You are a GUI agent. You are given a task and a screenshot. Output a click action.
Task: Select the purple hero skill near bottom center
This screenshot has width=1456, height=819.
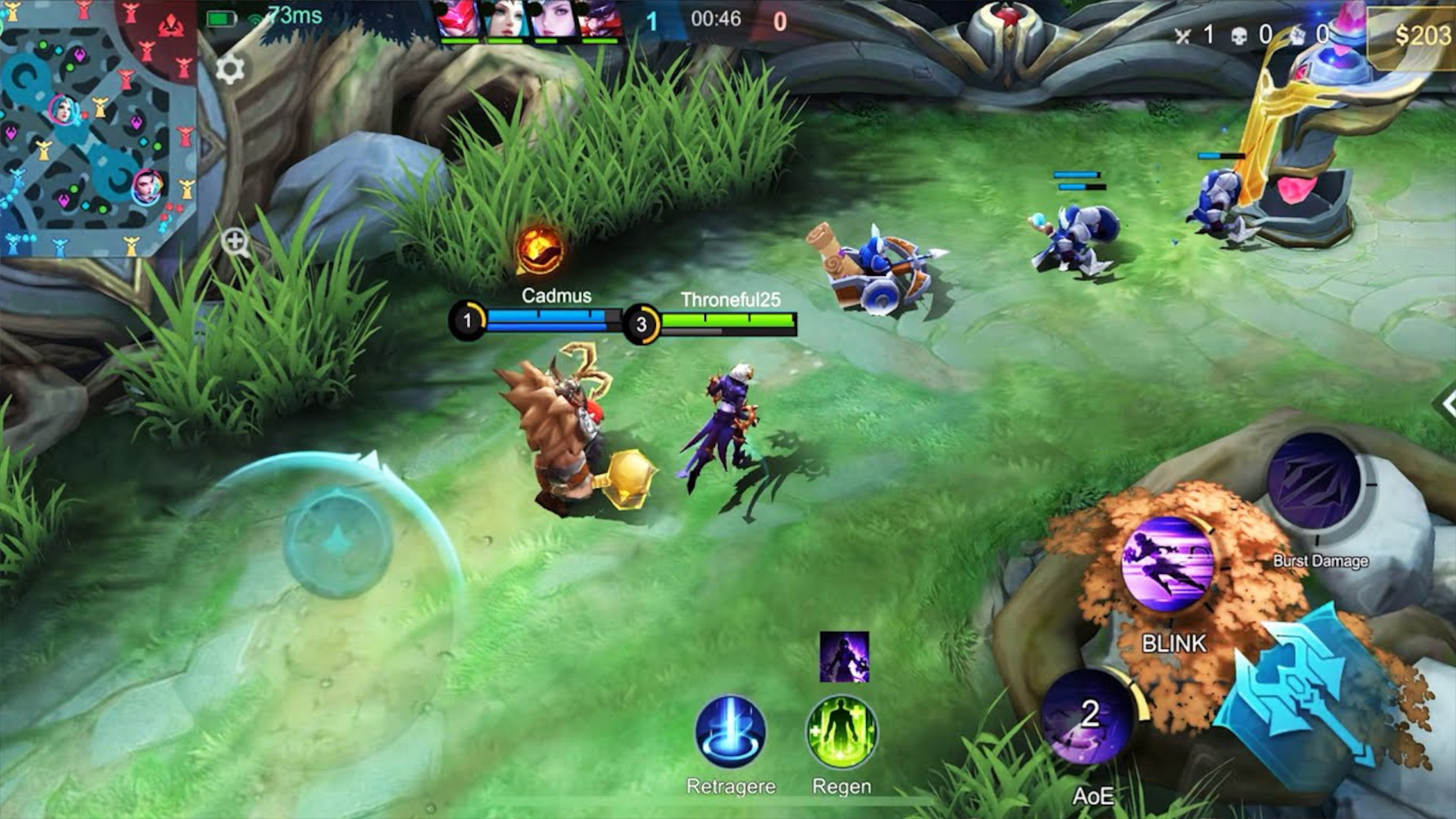pyautogui.click(x=844, y=657)
